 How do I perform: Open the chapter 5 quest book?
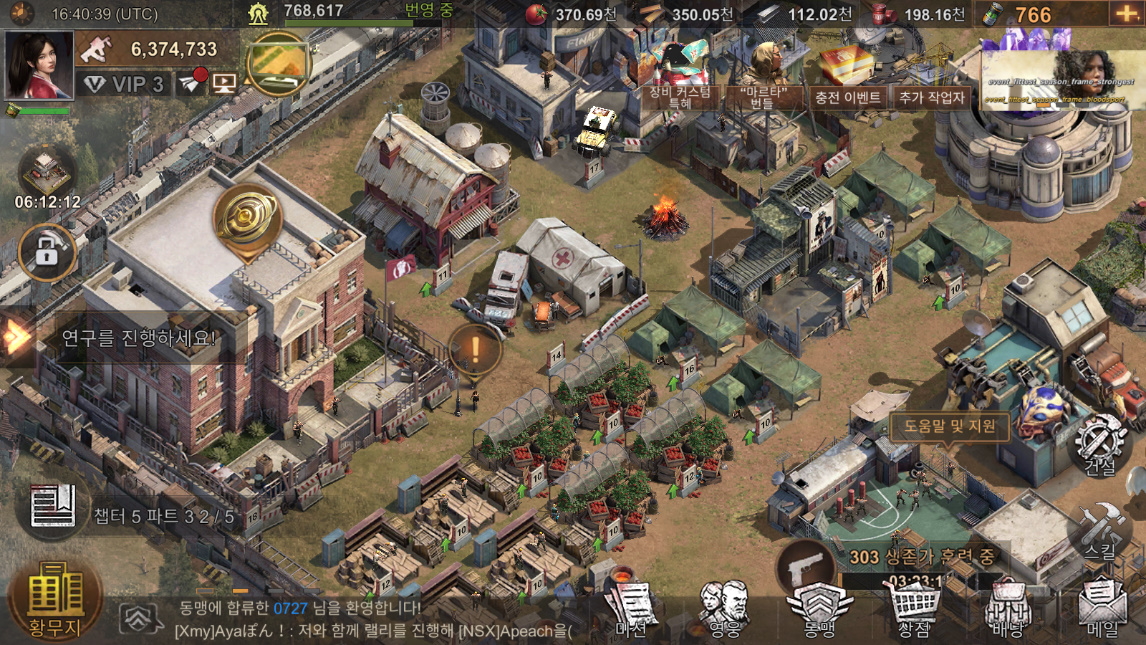[53, 507]
